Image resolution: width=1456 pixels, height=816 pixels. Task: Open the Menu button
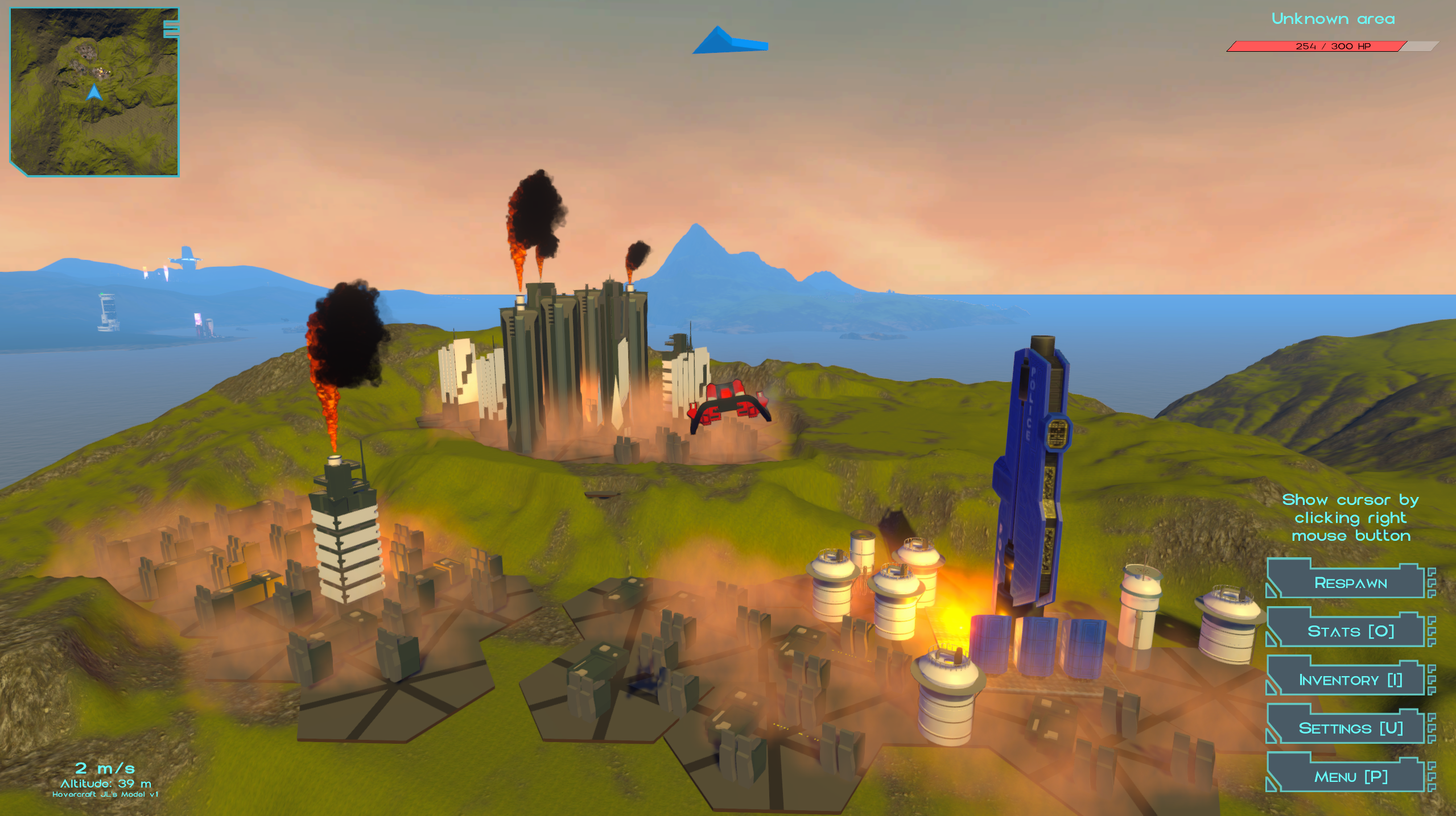1350,776
